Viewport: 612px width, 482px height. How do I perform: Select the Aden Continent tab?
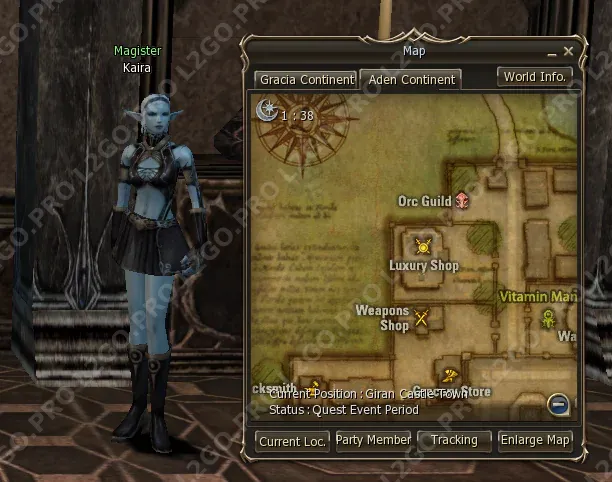[409, 78]
